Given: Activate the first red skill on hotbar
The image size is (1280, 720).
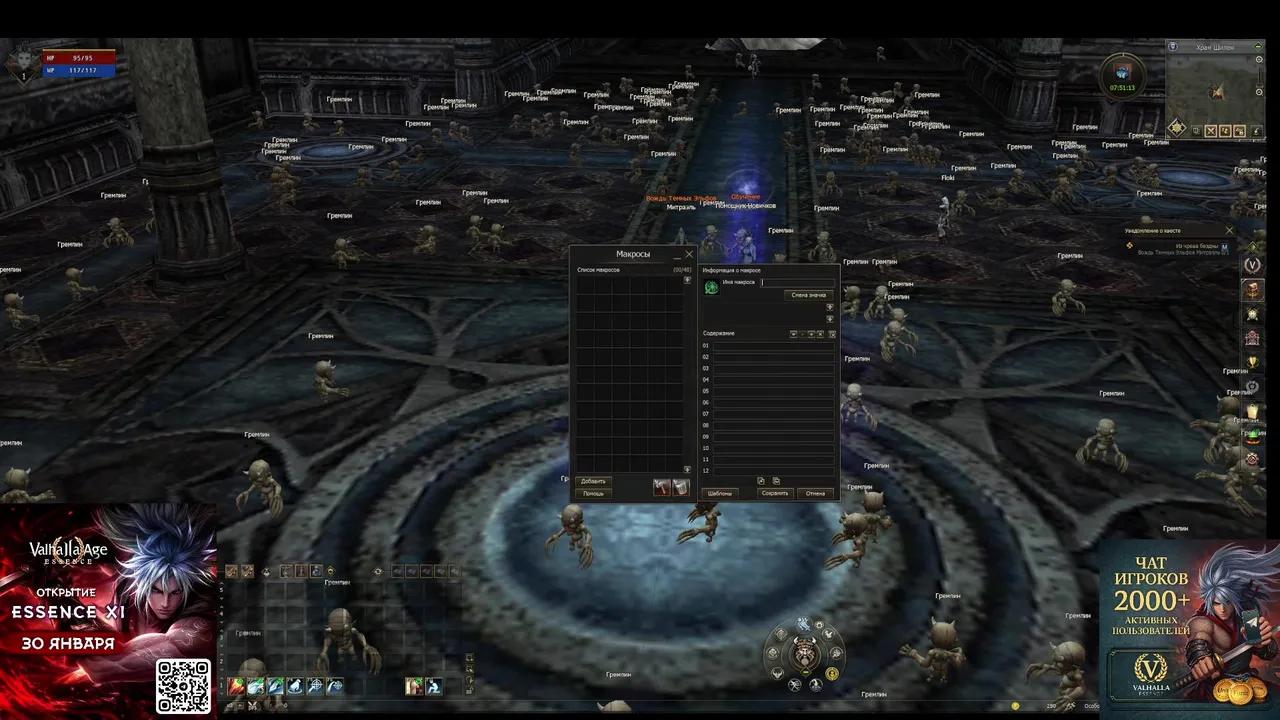Looking at the screenshot, I should point(236,686).
